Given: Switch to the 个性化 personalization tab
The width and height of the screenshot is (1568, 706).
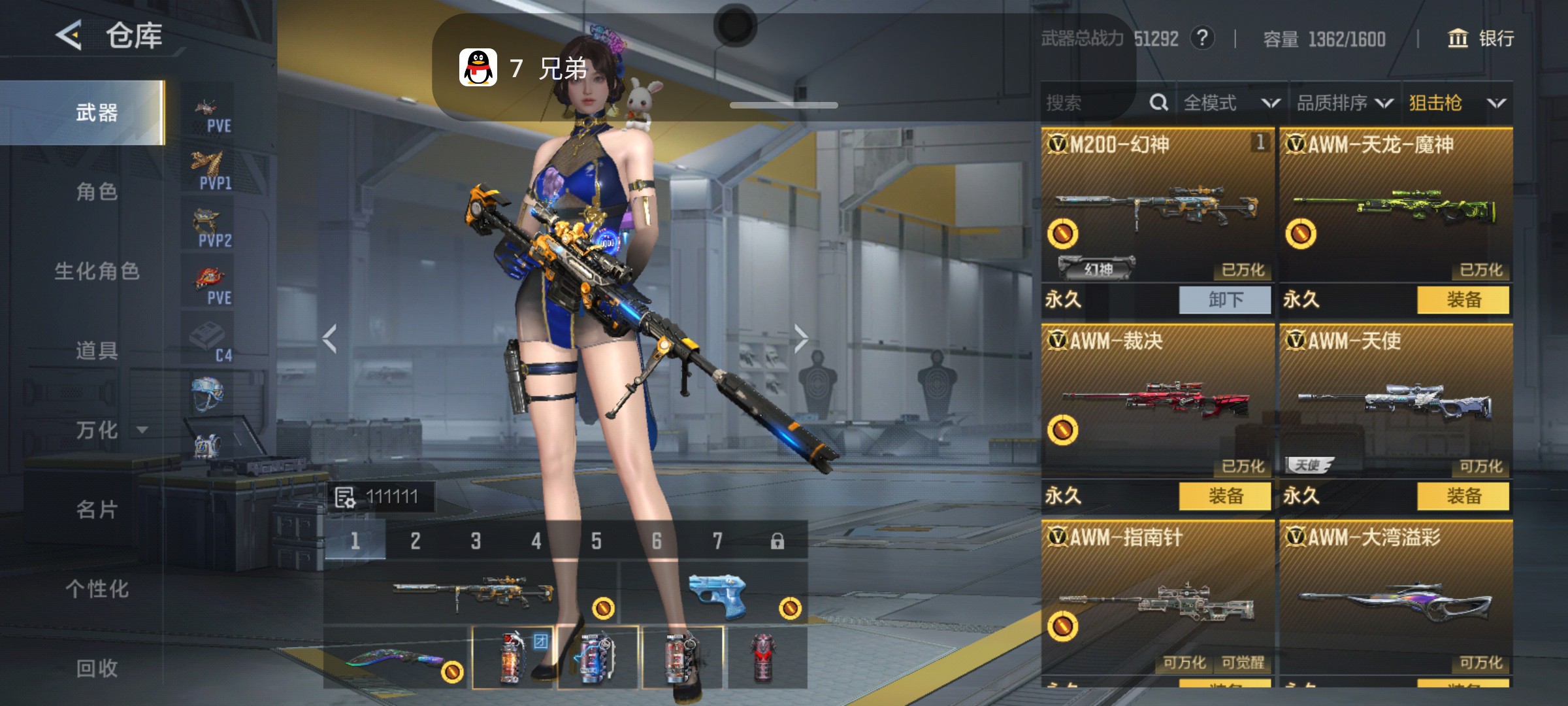Looking at the screenshot, I should coord(97,589).
